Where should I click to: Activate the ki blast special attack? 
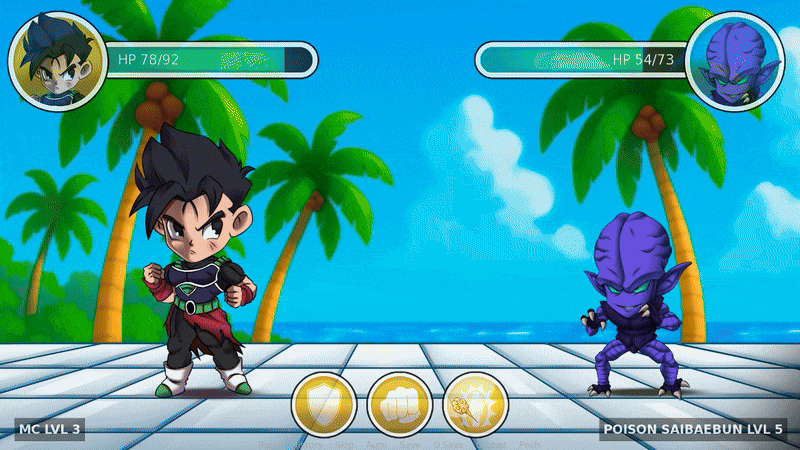[x=476, y=405]
